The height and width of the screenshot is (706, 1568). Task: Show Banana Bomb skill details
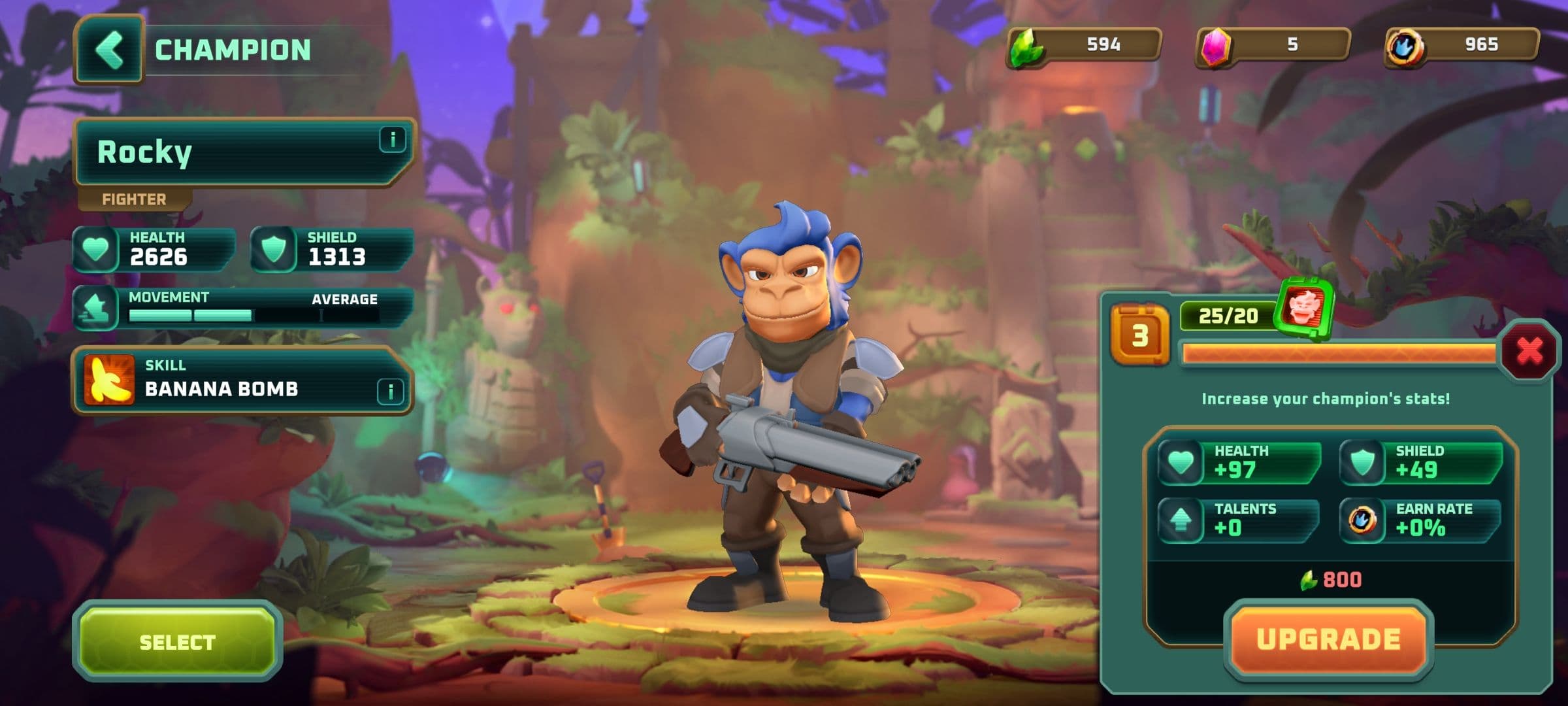[390, 391]
